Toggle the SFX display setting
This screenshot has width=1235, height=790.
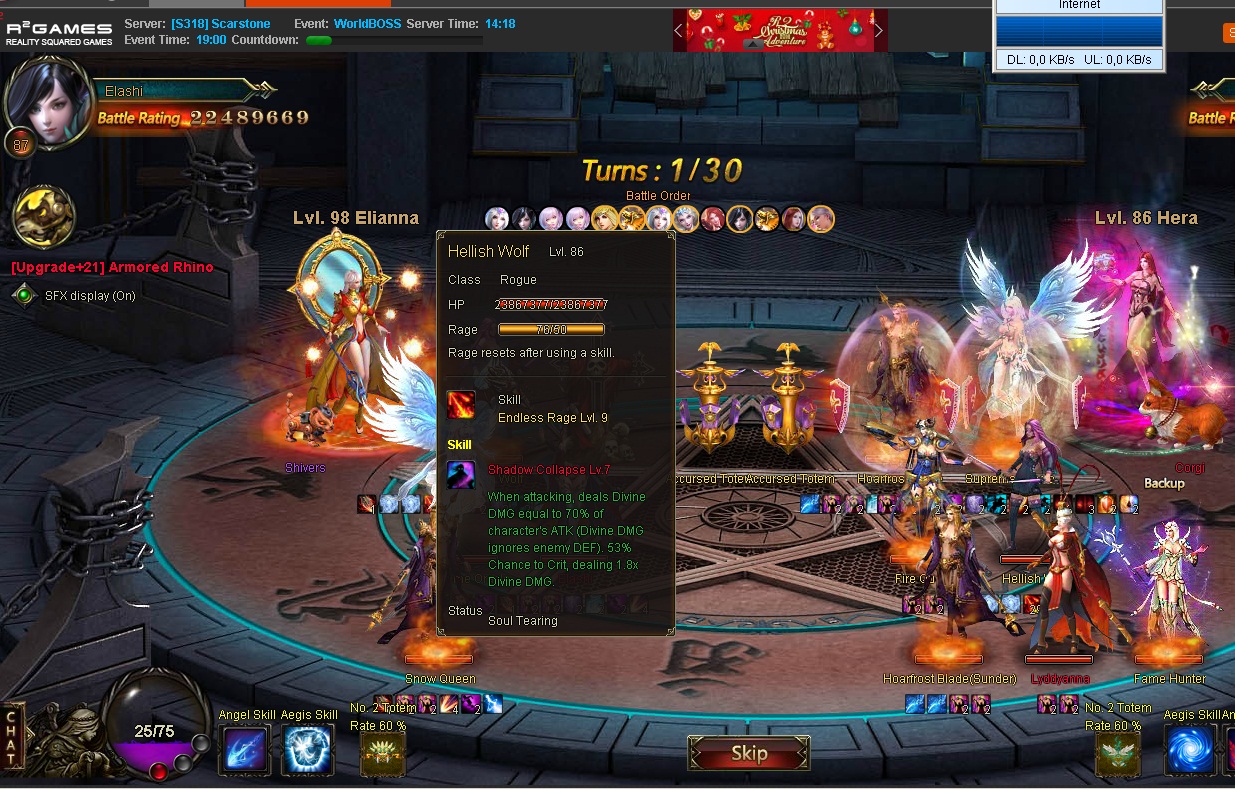pos(24,296)
